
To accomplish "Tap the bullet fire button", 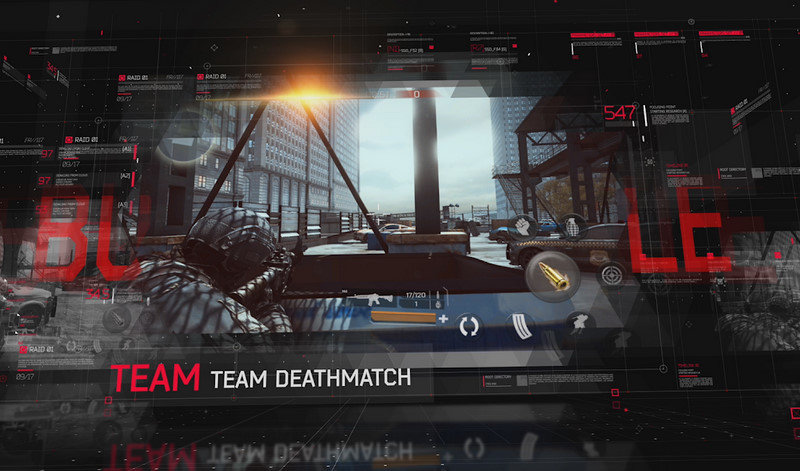I will click(550, 274).
